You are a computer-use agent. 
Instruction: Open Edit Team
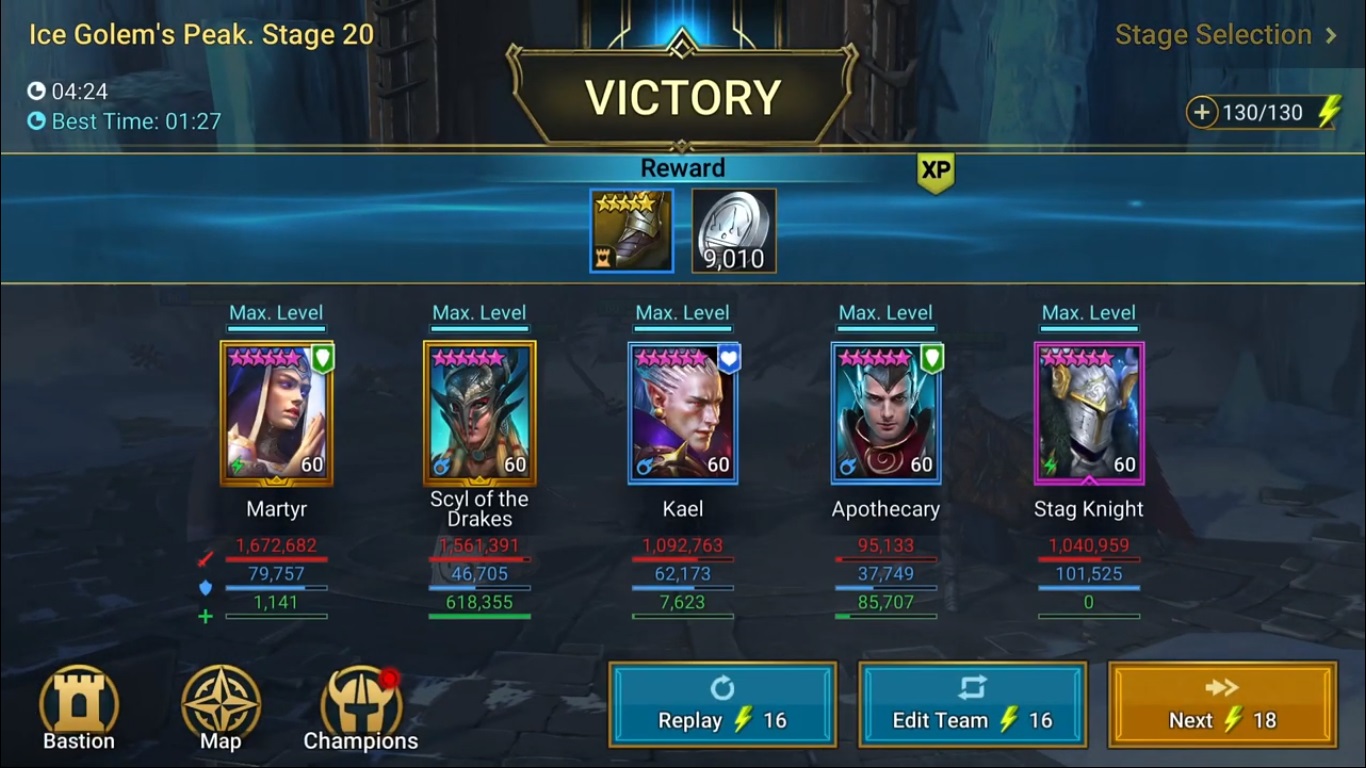pyautogui.click(x=972, y=704)
